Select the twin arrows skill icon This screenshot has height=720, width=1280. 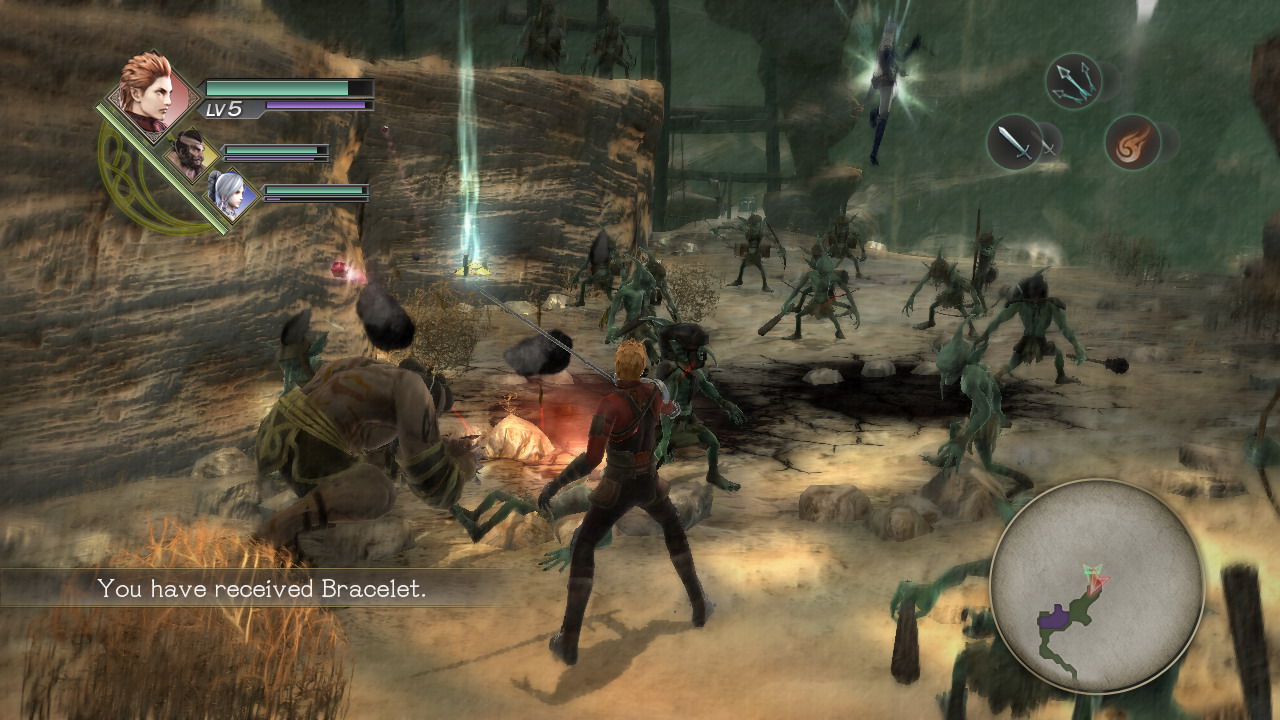tap(1073, 80)
